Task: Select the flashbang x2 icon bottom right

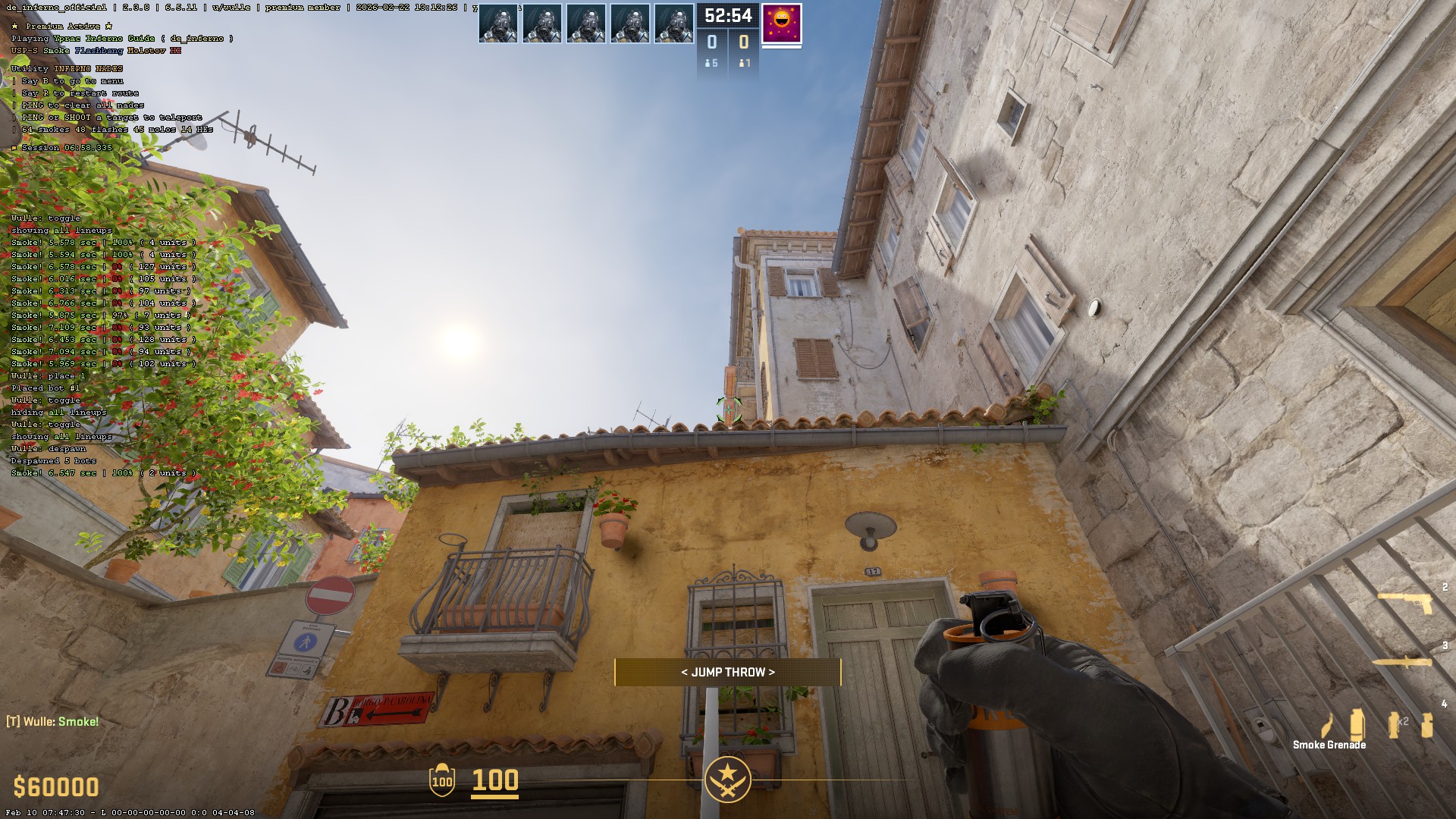Action: tap(1393, 724)
